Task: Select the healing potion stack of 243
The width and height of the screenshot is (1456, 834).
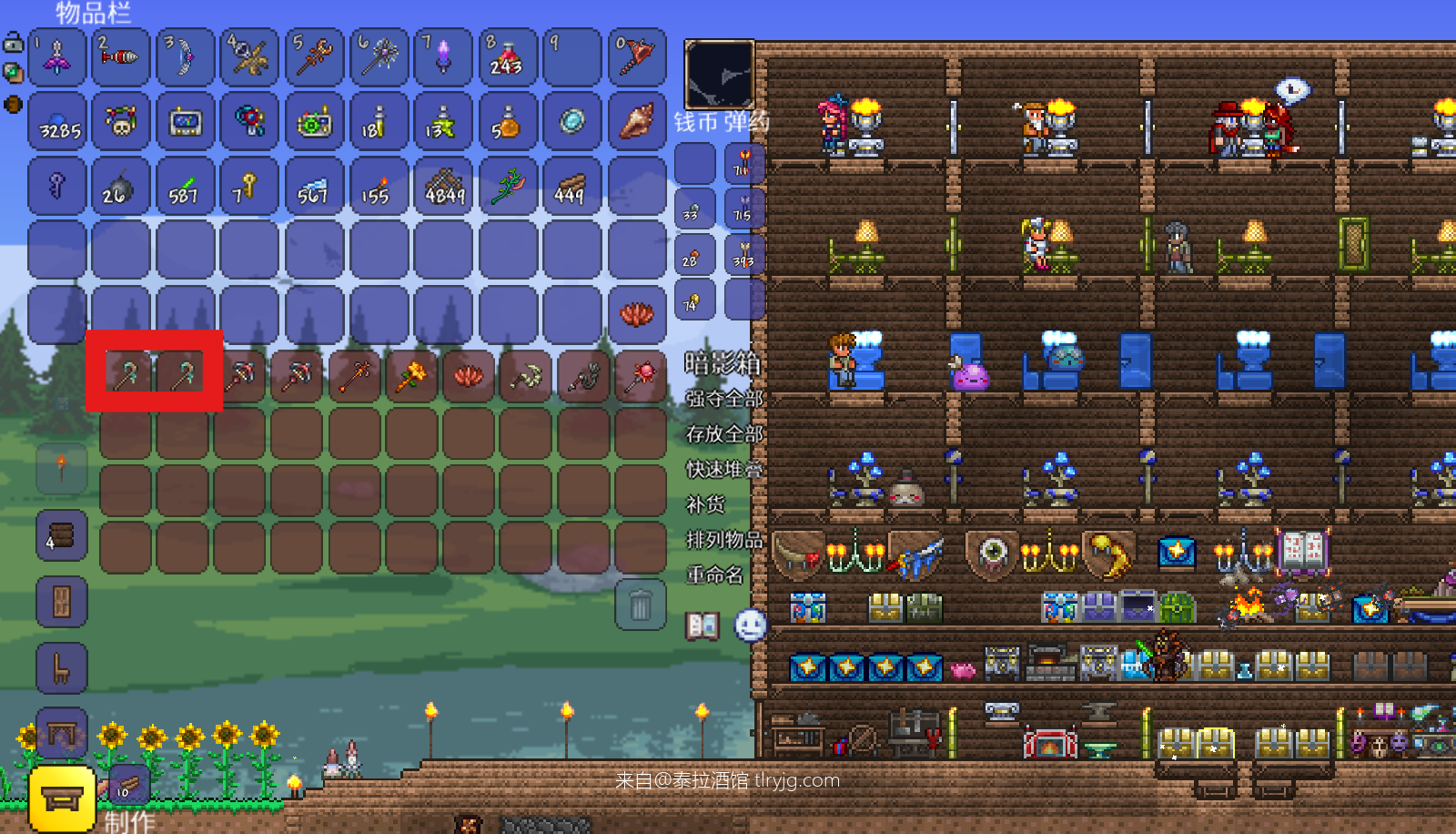Action: 507,57
